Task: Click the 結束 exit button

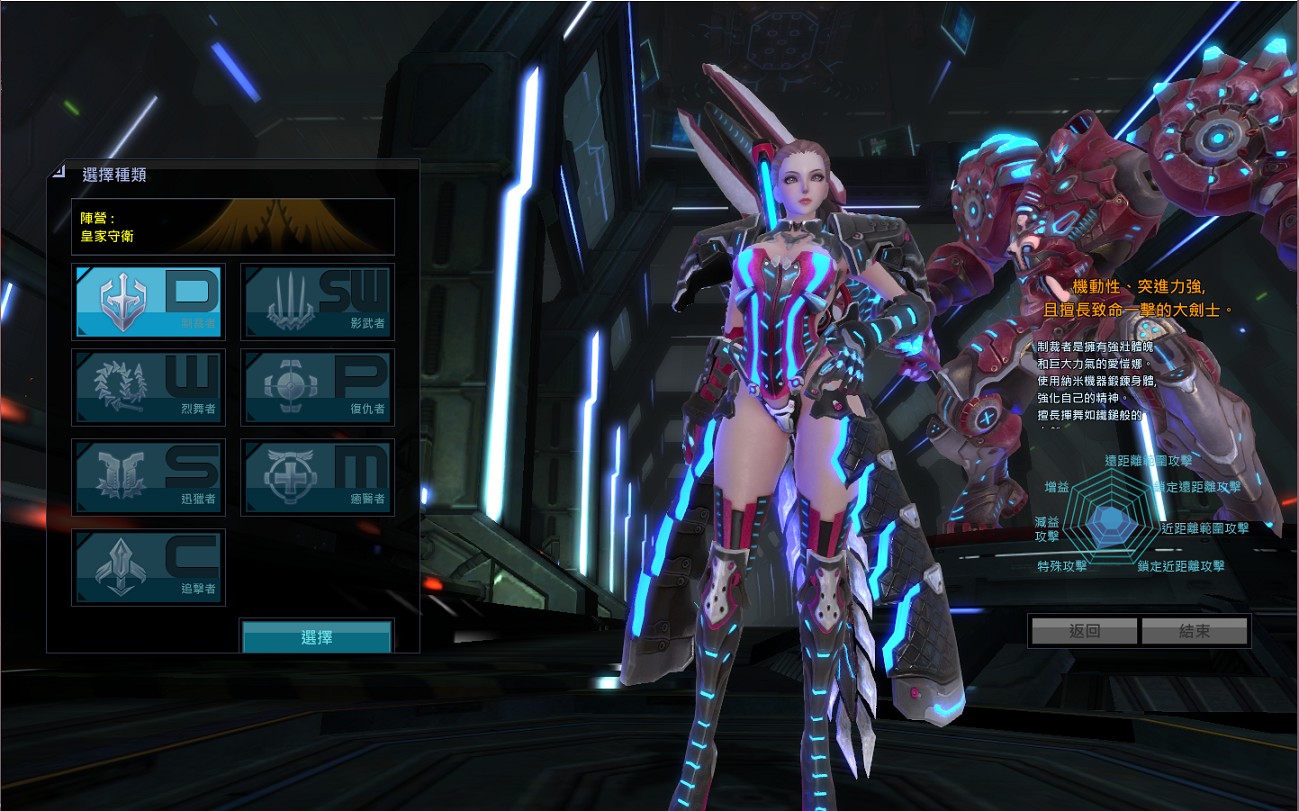Action: (1194, 631)
